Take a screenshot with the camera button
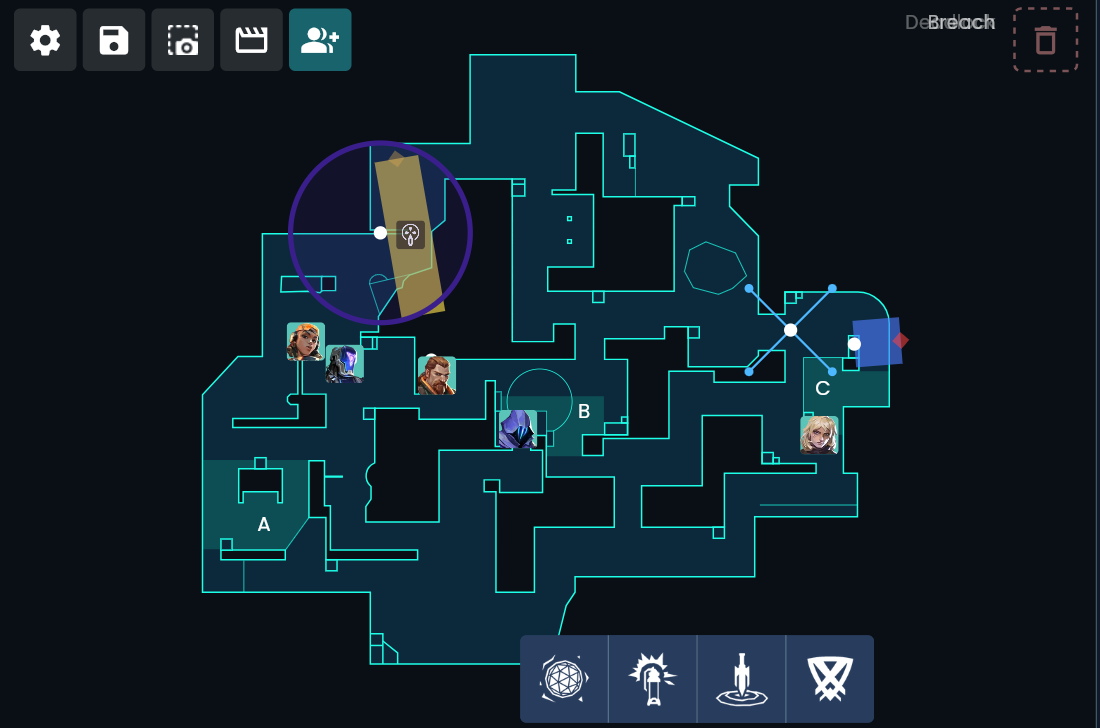The image size is (1100, 728). pyautogui.click(x=183, y=40)
